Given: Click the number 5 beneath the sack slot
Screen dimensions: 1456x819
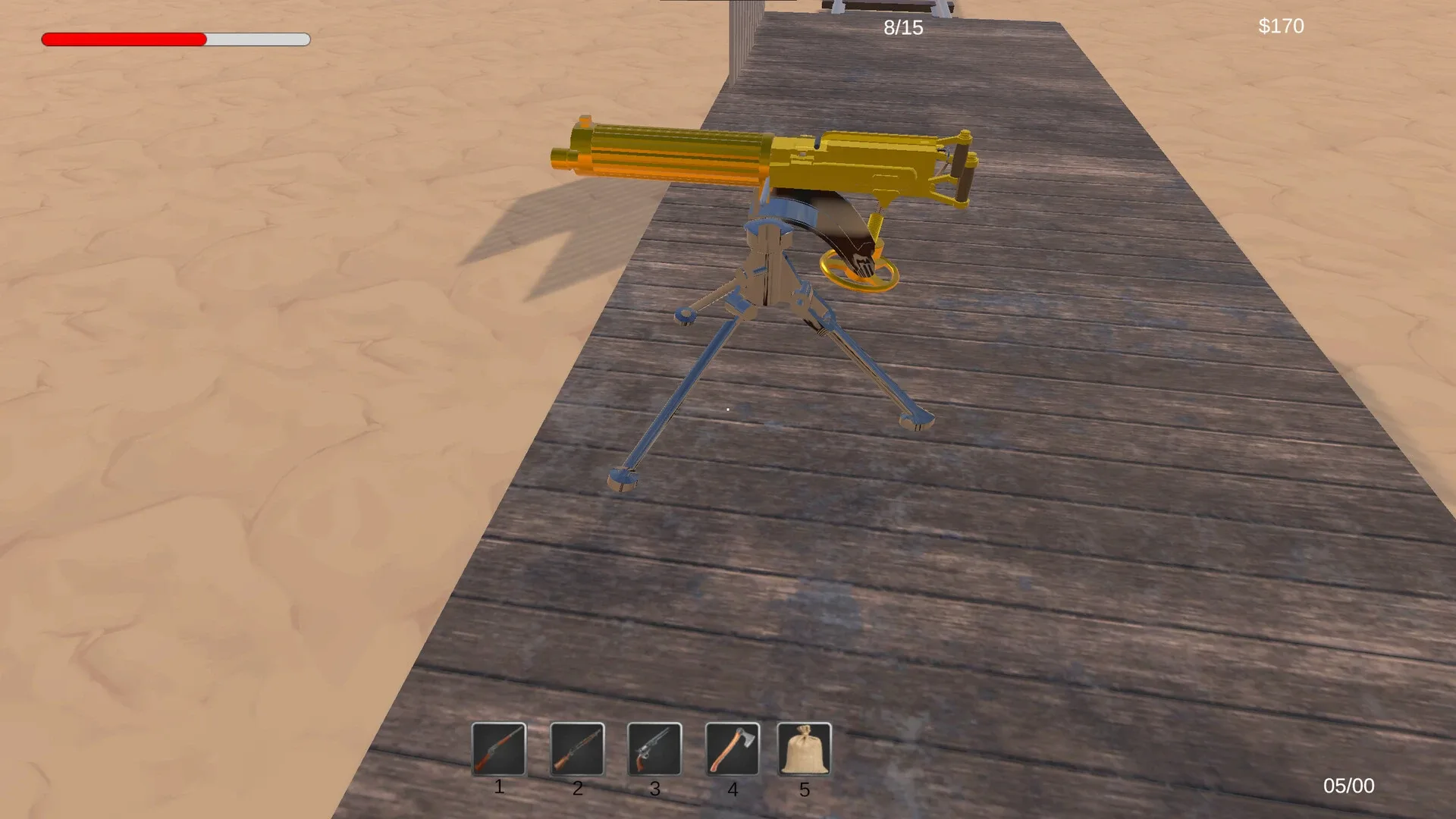Looking at the screenshot, I should pyautogui.click(x=805, y=789).
